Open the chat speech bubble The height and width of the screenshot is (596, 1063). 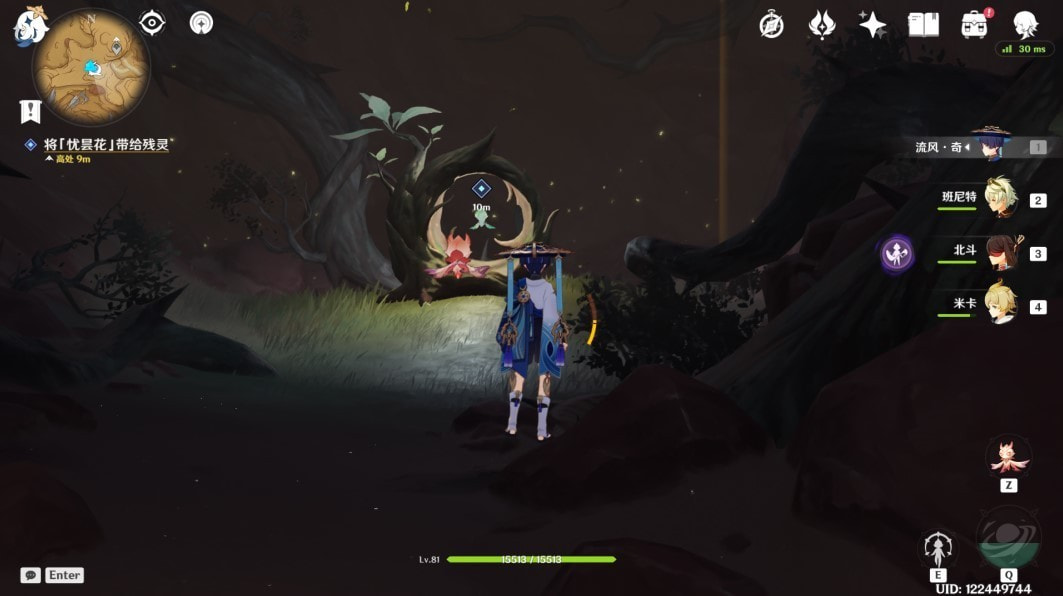point(31,575)
